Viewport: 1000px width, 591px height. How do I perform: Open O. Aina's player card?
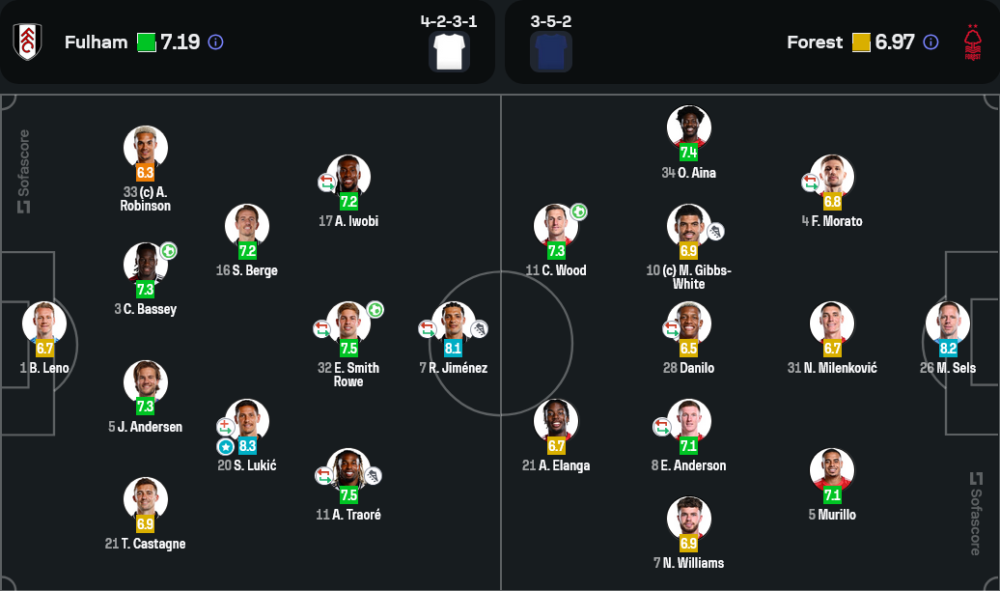click(689, 128)
